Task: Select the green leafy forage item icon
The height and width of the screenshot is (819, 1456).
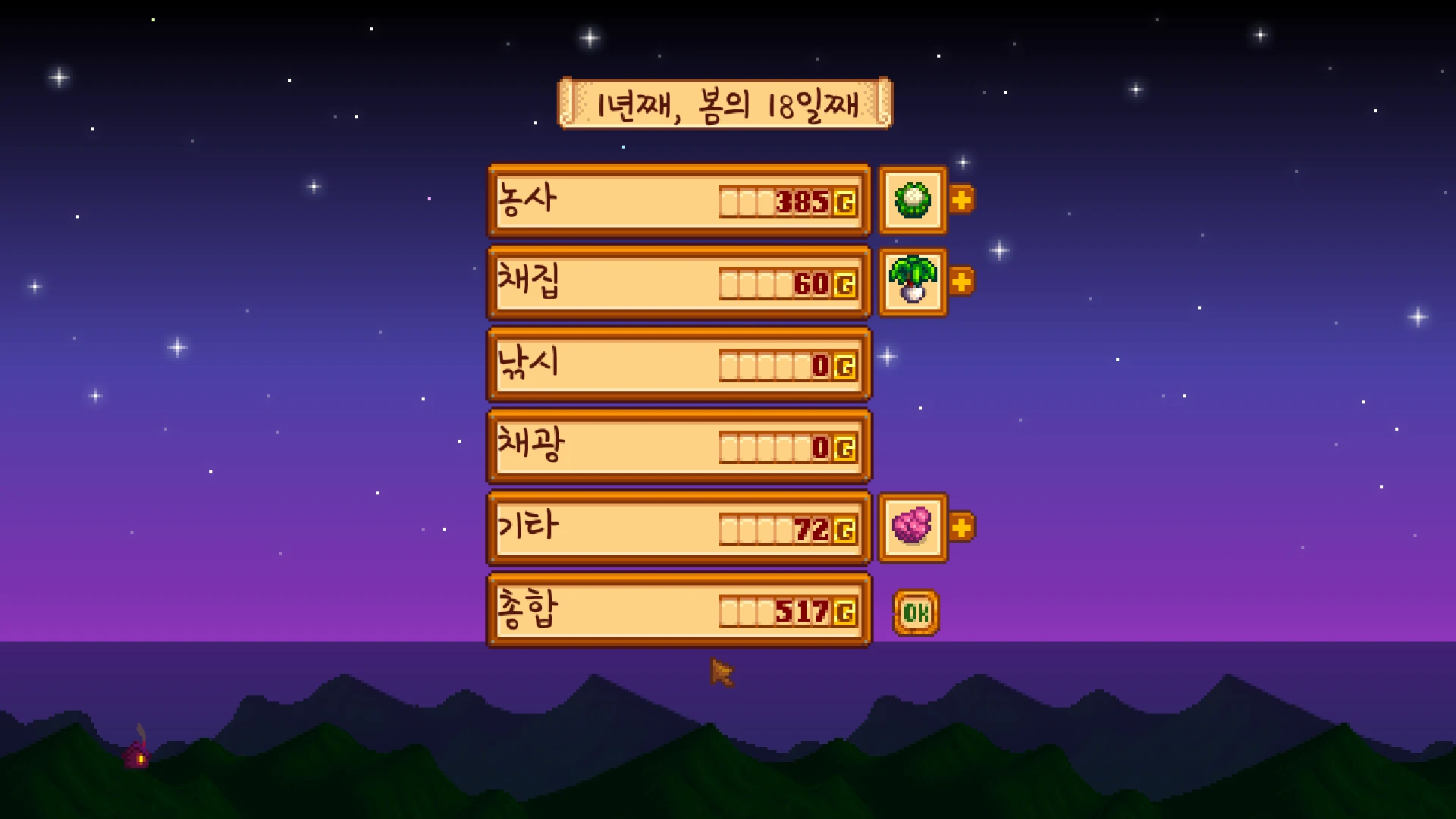Action: 912,282
